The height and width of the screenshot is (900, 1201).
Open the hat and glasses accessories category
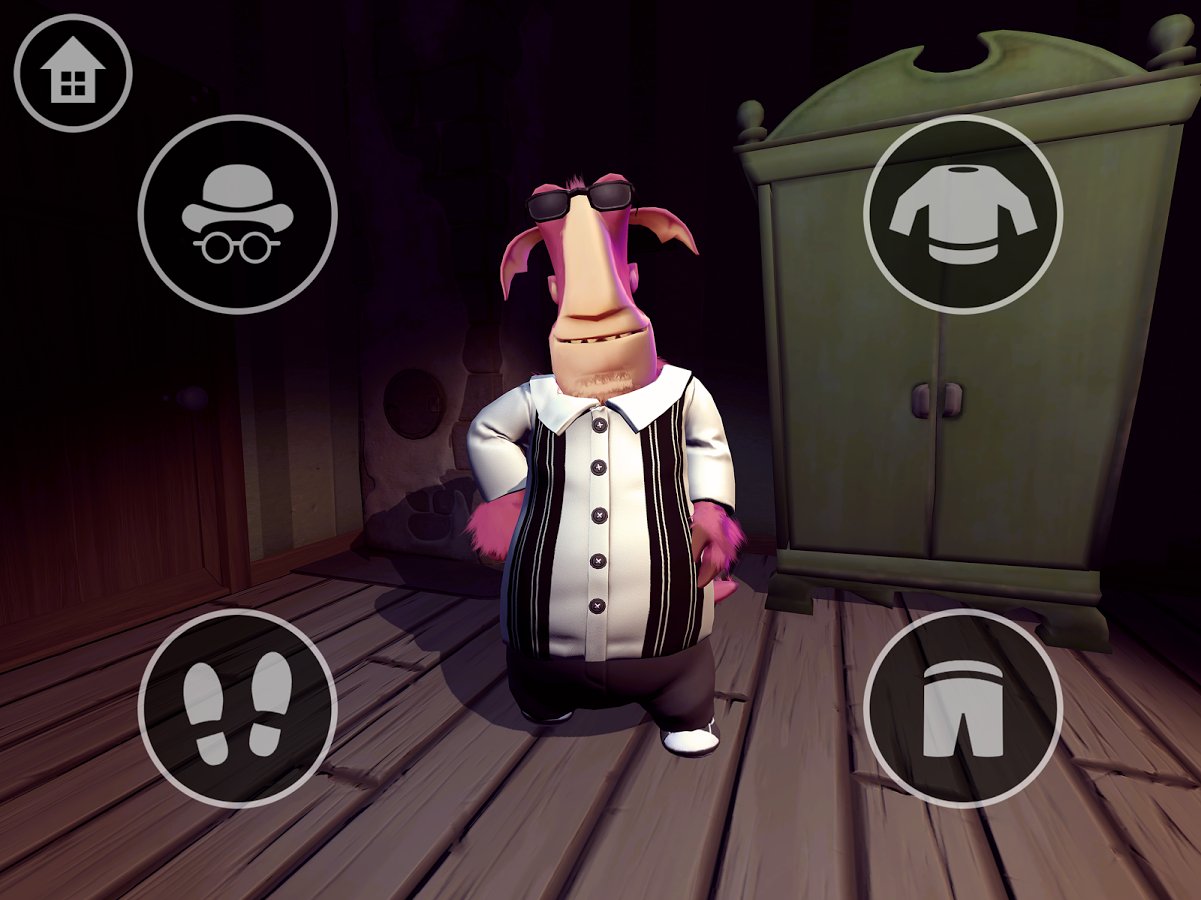[x=238, y=214]
